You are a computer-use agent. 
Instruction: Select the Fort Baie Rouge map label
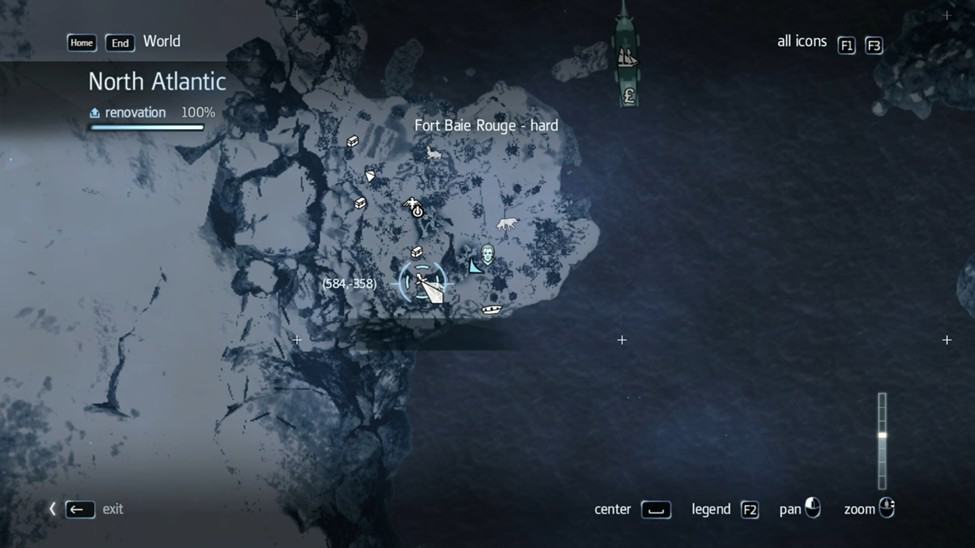(486, 126)
